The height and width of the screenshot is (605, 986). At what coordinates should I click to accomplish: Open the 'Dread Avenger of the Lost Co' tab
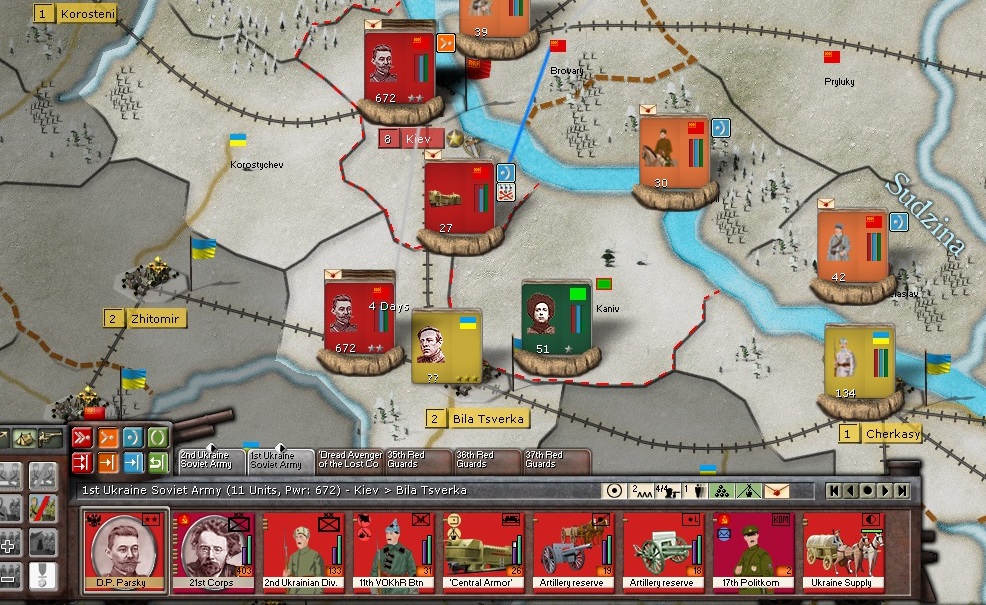pyautogui.click(x=349, y=459)
